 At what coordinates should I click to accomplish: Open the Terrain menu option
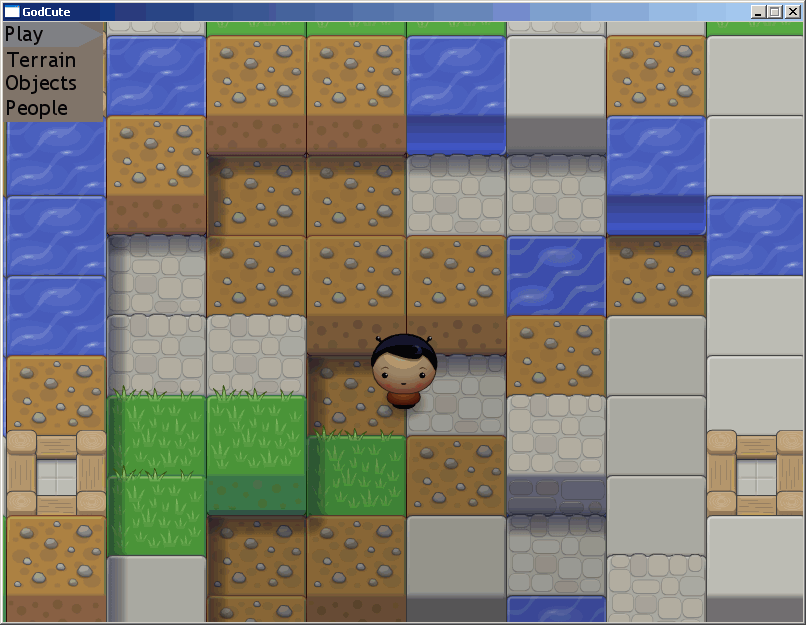42,59
